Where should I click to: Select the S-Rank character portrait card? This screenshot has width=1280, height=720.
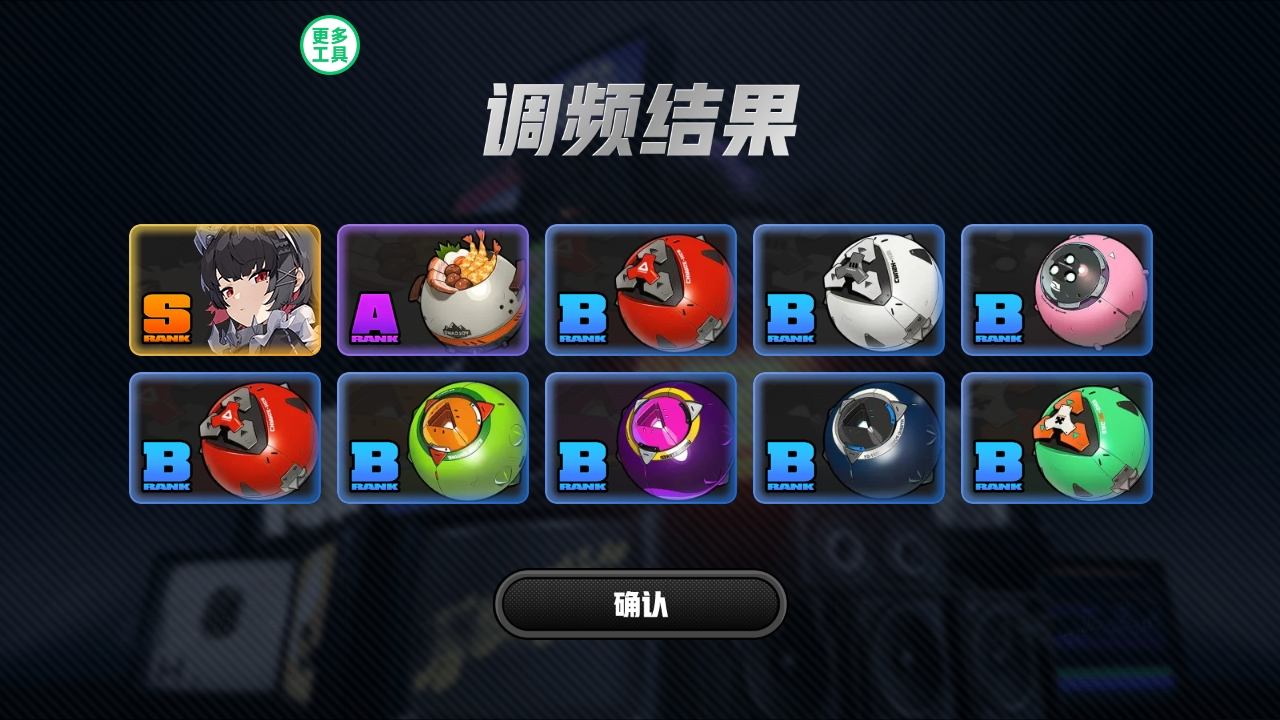pos(226,292)
